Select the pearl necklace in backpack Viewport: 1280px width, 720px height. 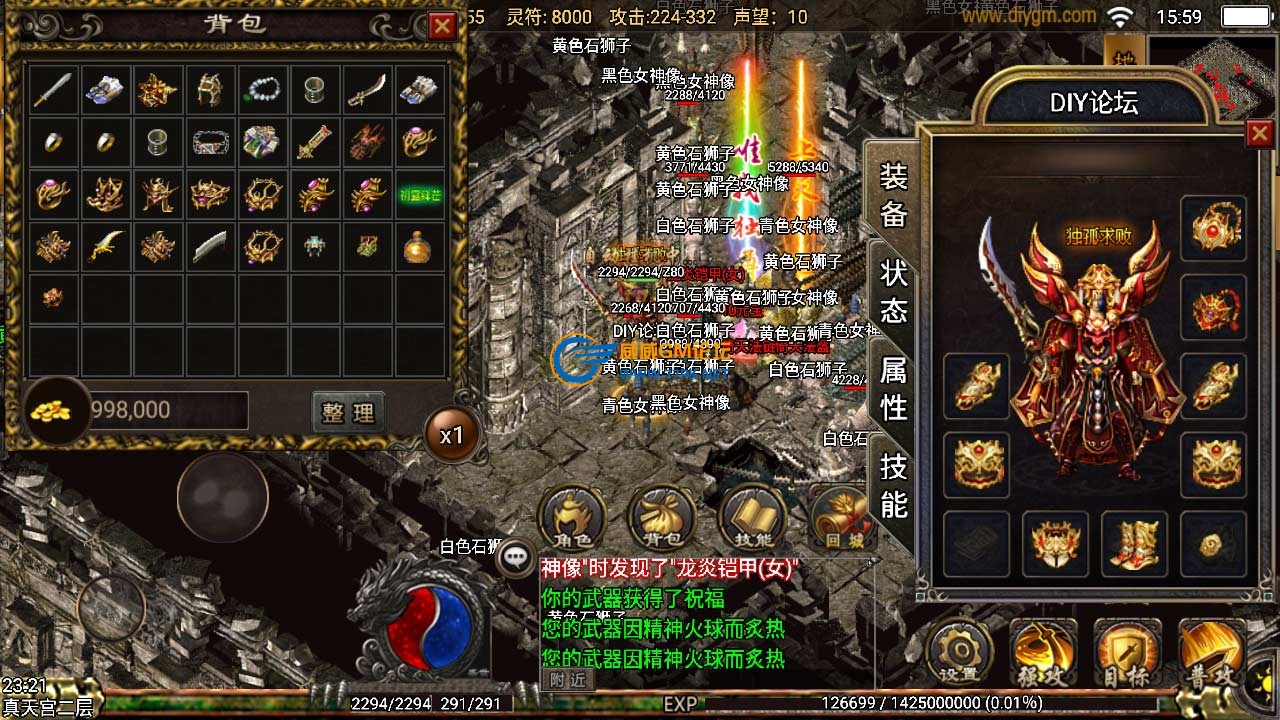(262, 91)
